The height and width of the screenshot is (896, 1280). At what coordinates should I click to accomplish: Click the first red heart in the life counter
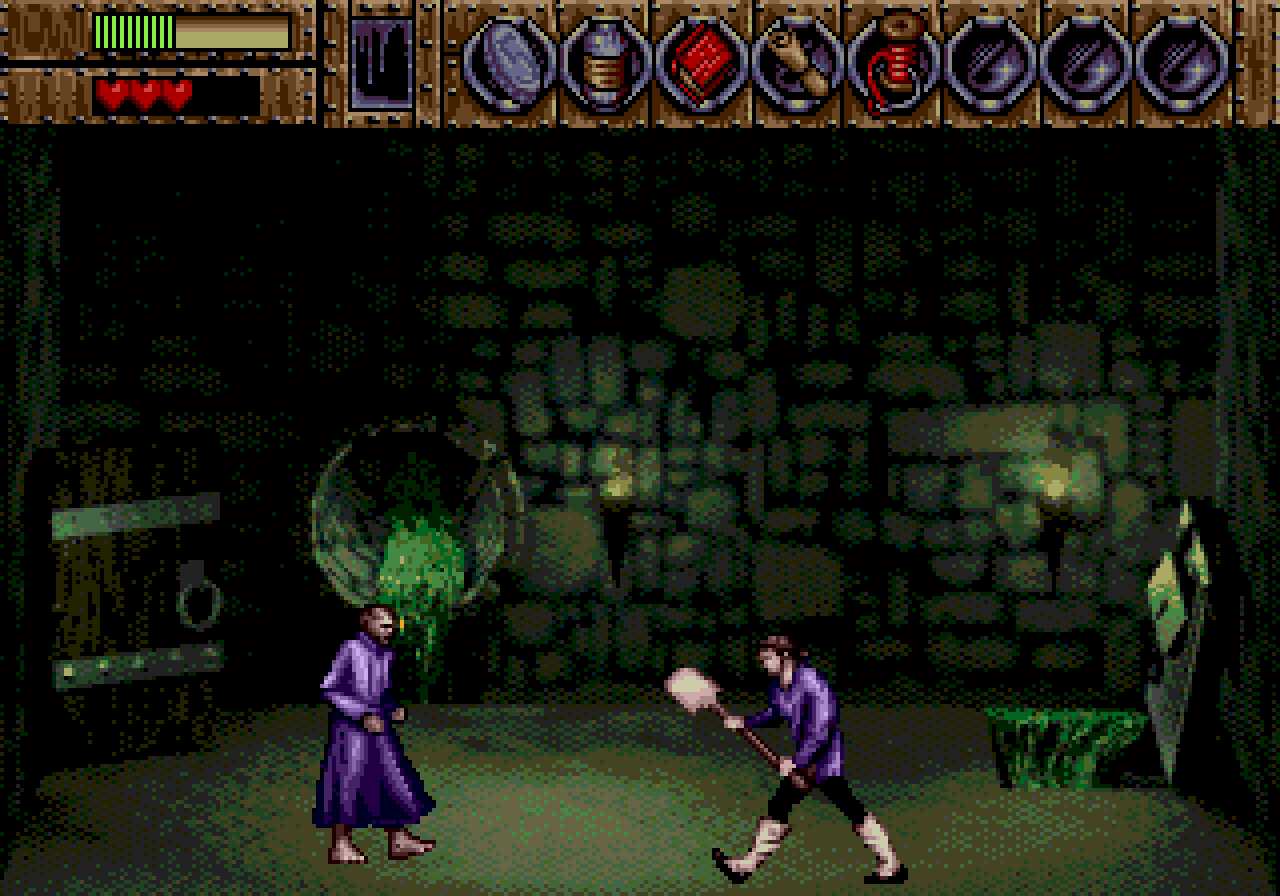tap(110, 95)
